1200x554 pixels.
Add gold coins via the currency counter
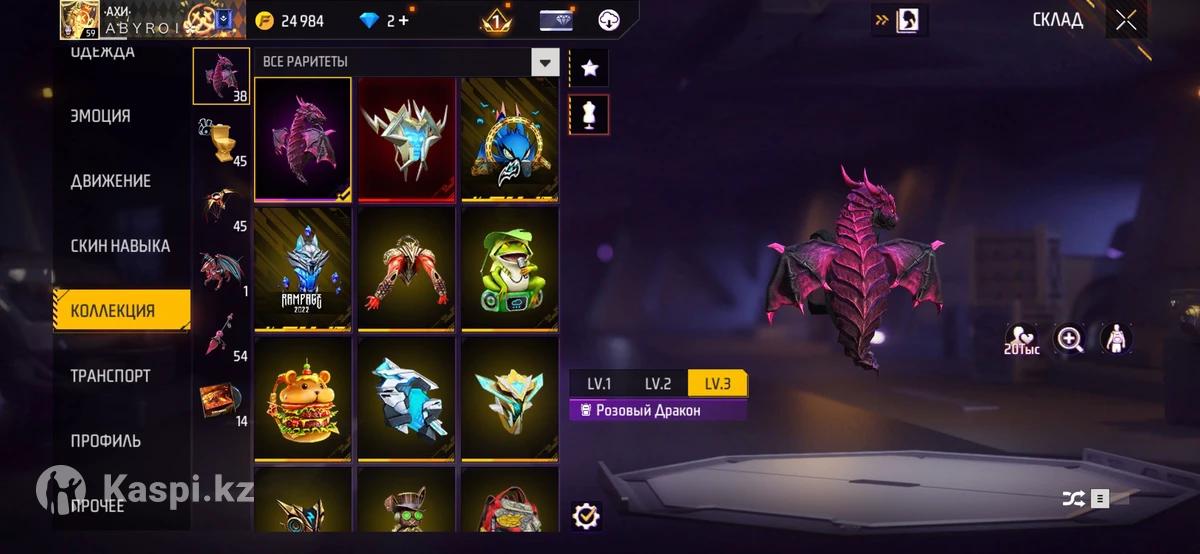point(290,21)
